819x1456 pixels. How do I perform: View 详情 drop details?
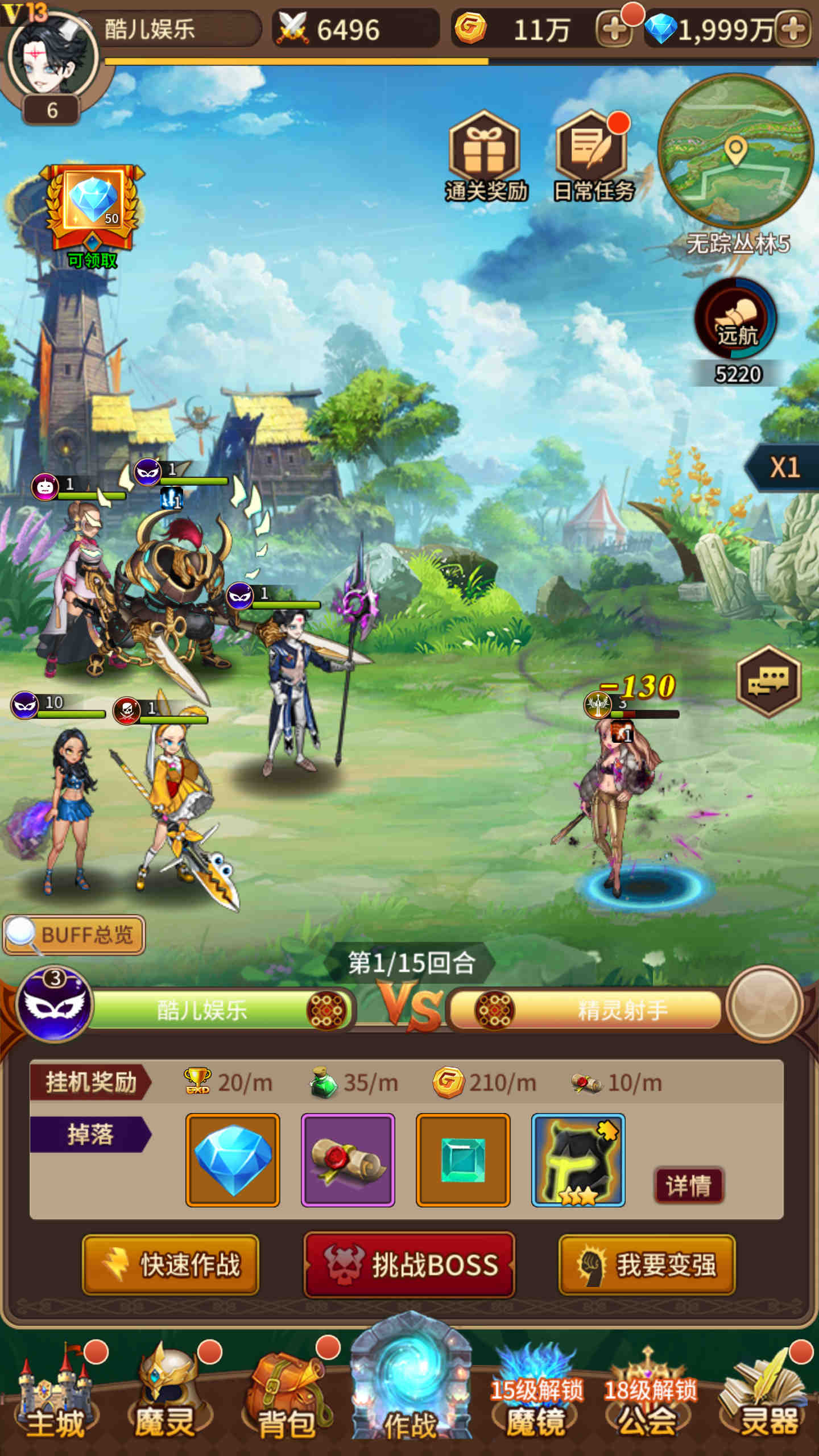tap(688, 1186)
